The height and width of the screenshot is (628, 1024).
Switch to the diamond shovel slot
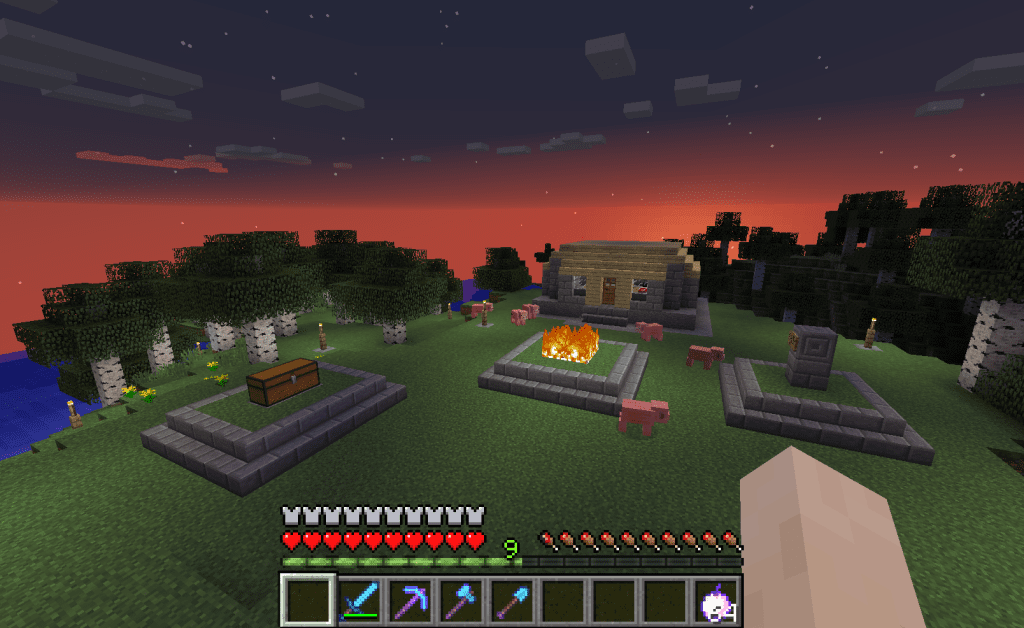(512, 601)
